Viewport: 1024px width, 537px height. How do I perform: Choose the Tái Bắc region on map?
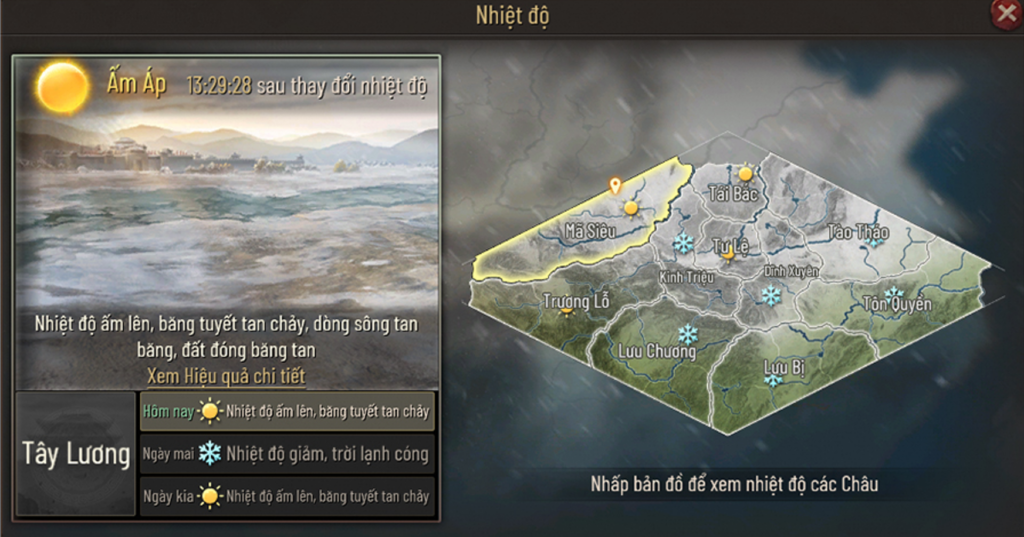coord(732,193)
